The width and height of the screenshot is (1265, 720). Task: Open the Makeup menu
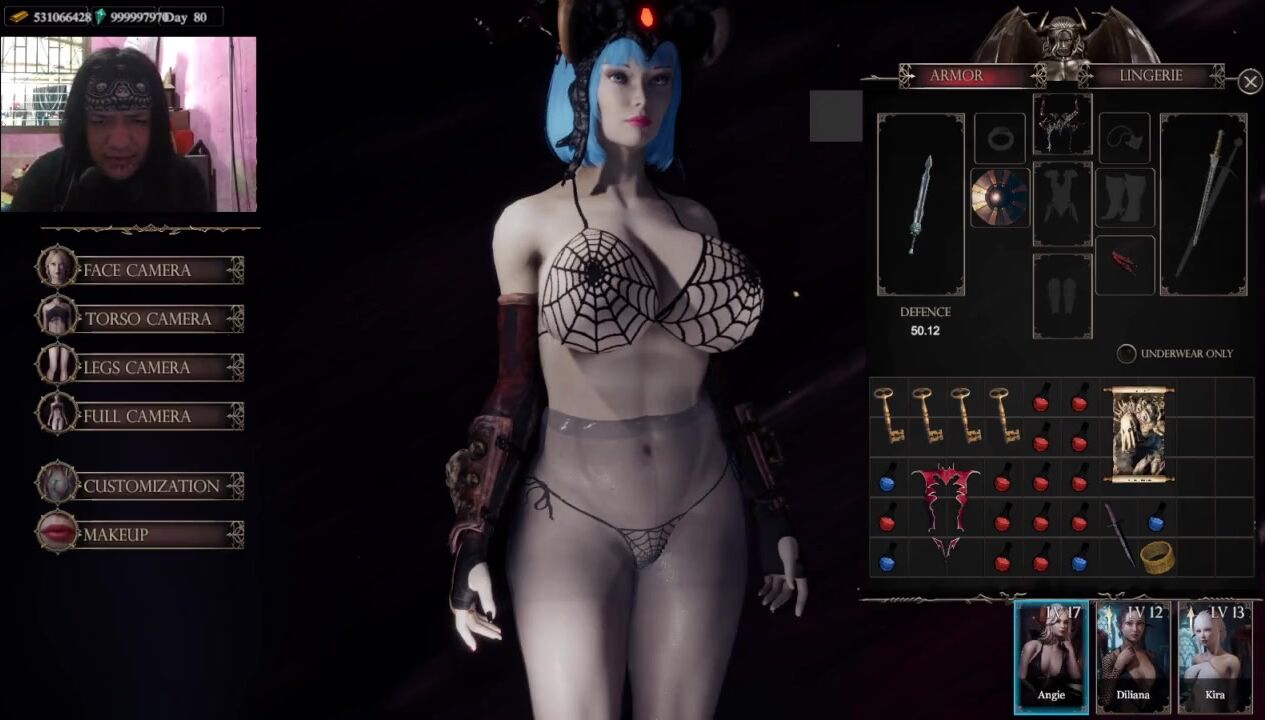tap(140, 534)
